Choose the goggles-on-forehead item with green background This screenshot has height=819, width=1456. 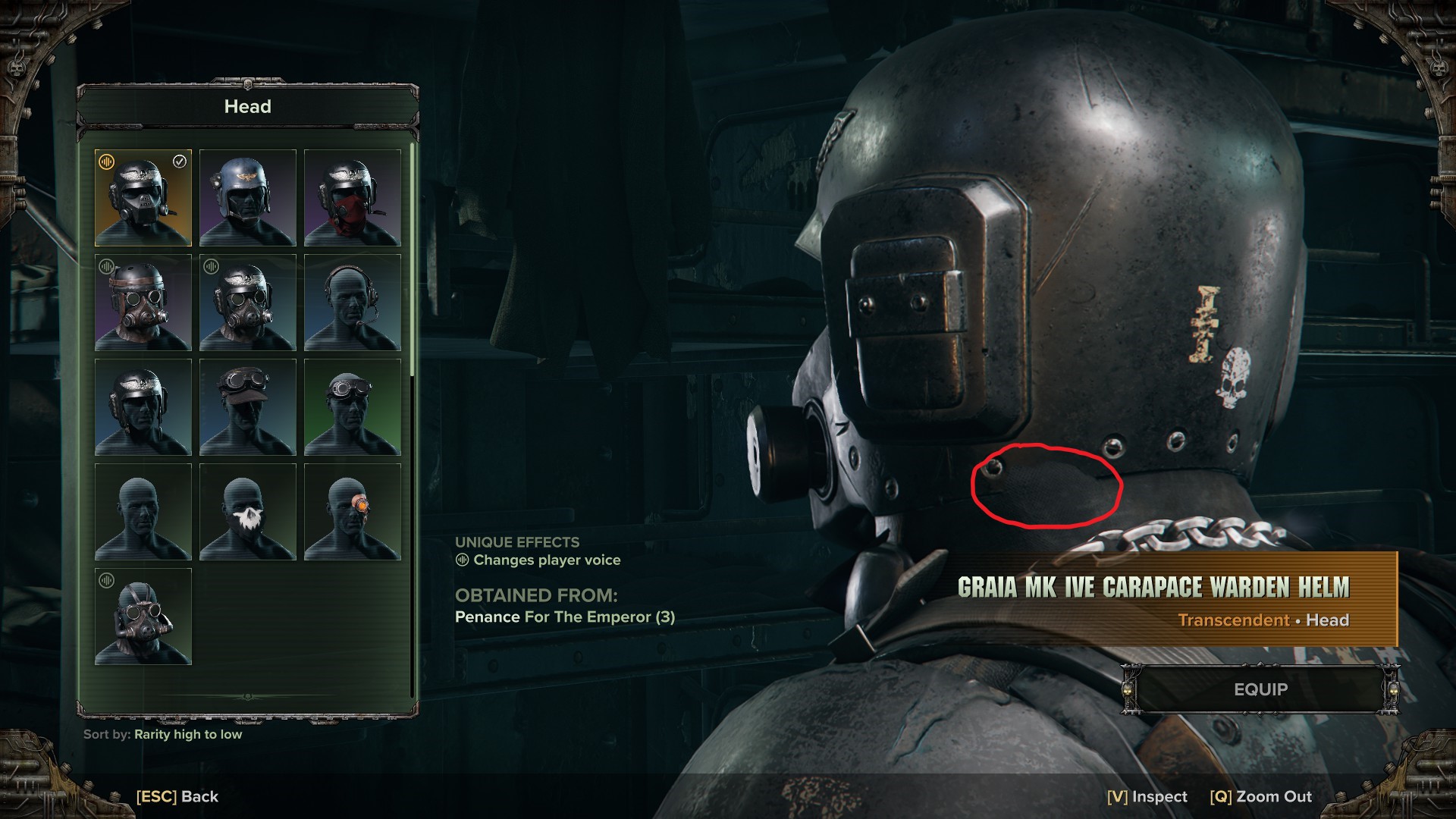353,407
